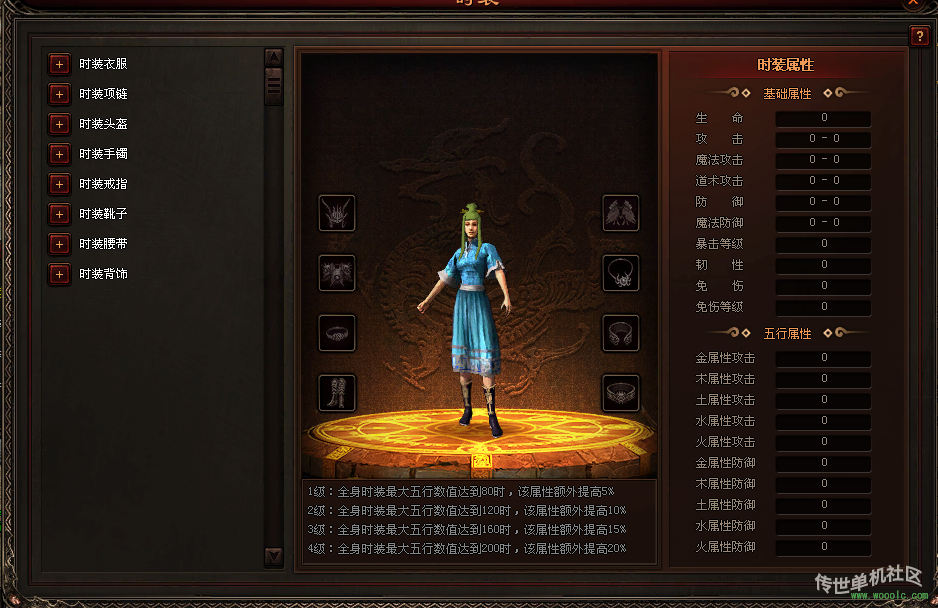Choose the necklace fashion slot
Screen dimensions: 938x608
tap(621, 273)
